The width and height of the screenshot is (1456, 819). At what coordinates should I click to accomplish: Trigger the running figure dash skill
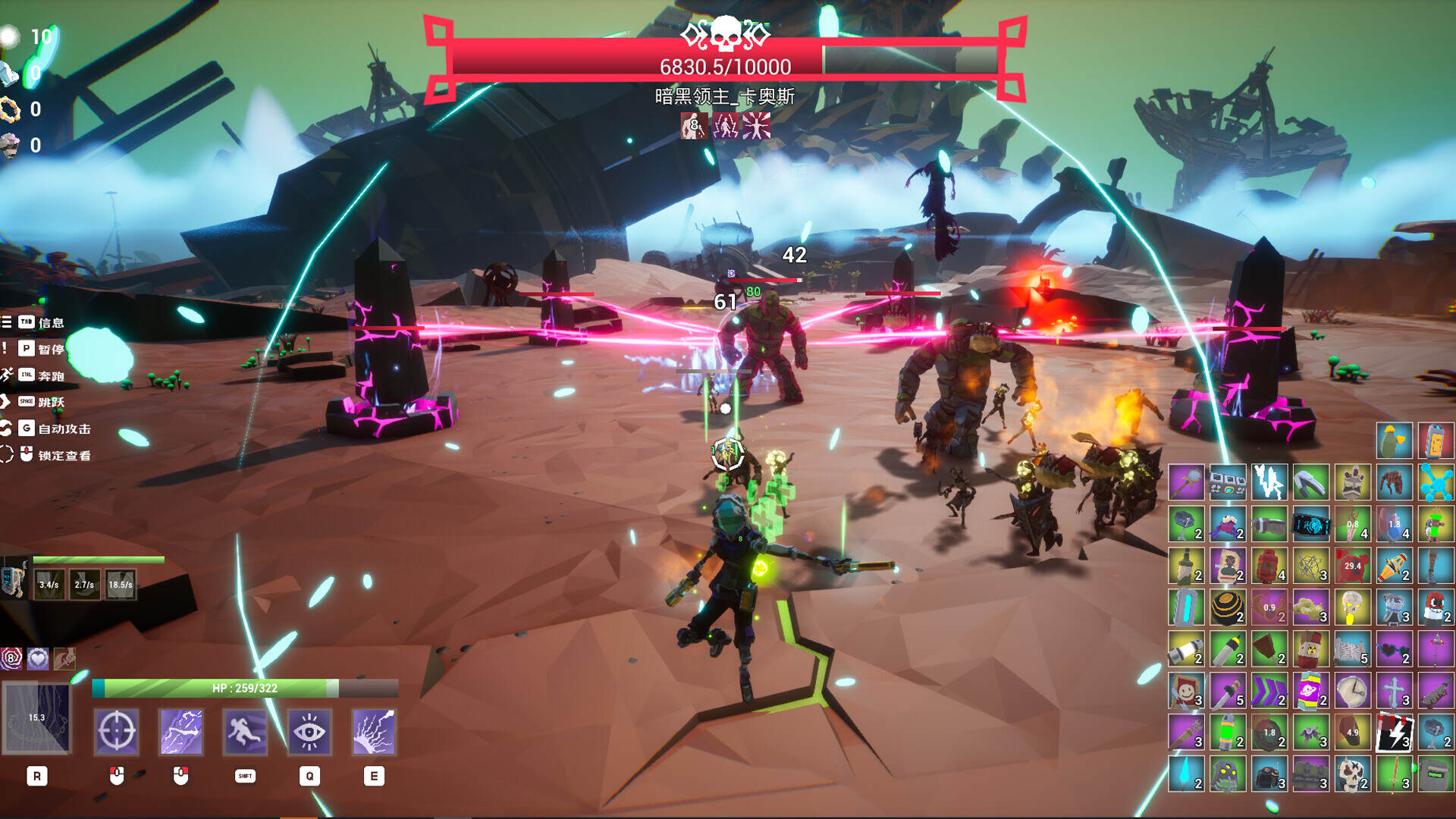(245, 732)
